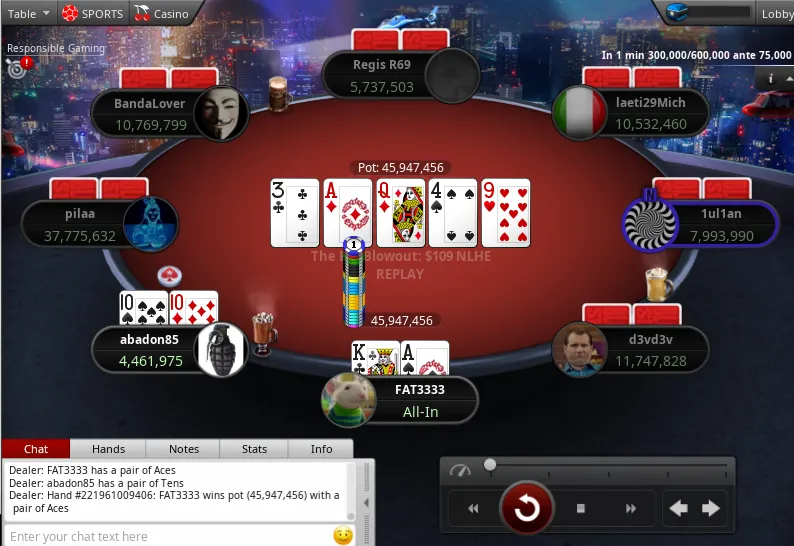This screenshot has height=546, width=794.
Task: Return to the Lobby
Action: [776, 14]
